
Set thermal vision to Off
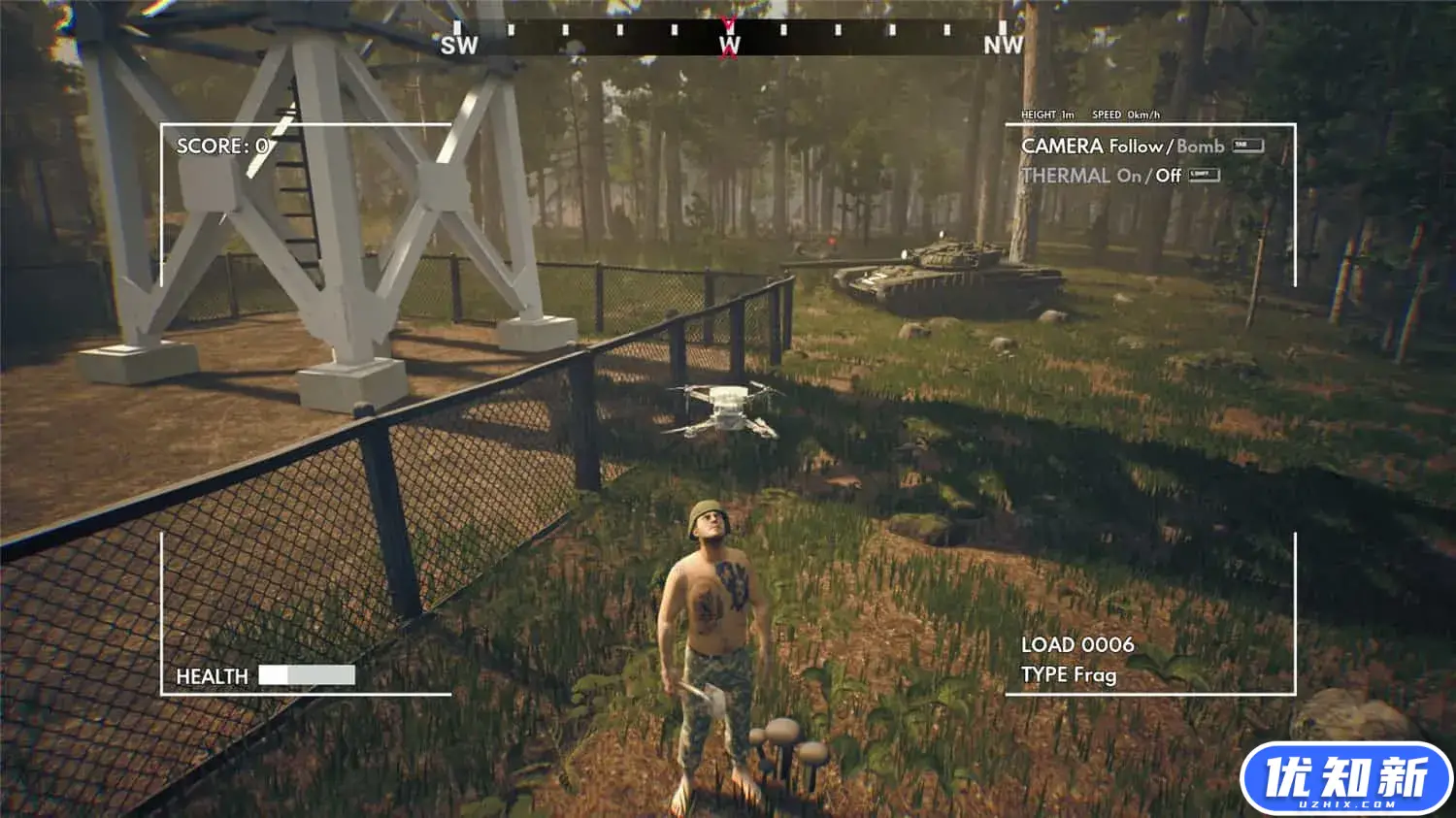click(1168, 176)
